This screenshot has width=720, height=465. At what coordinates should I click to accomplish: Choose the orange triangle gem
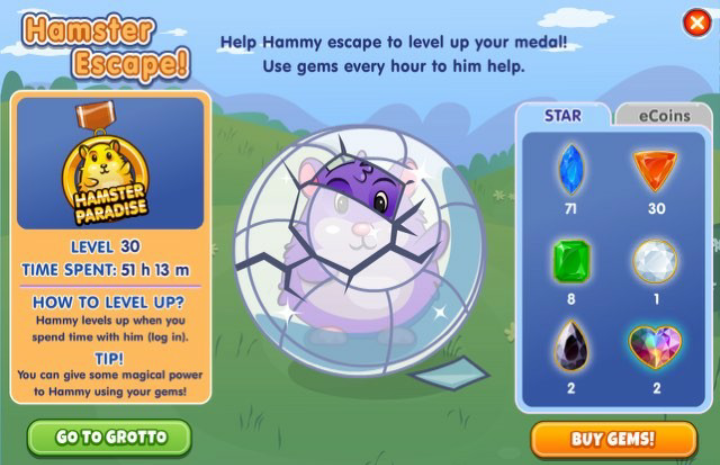pos(656,169)
